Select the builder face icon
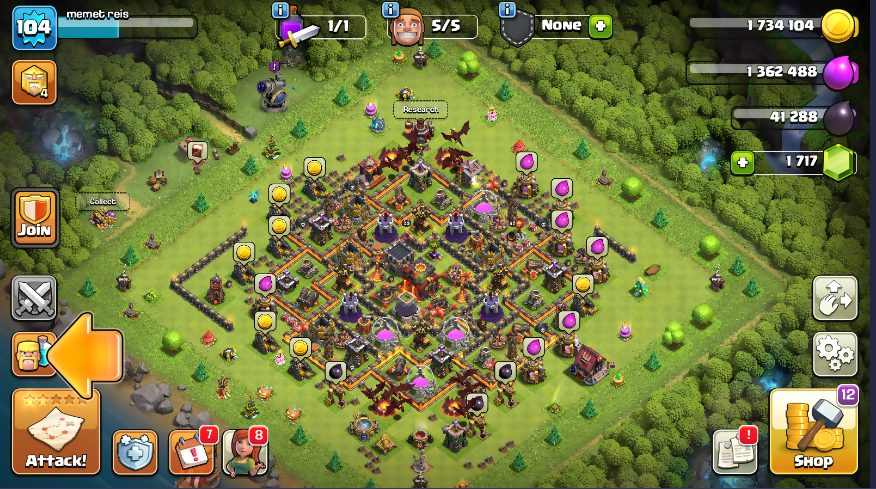Screen dimensions: 876x489 point(407,28)
